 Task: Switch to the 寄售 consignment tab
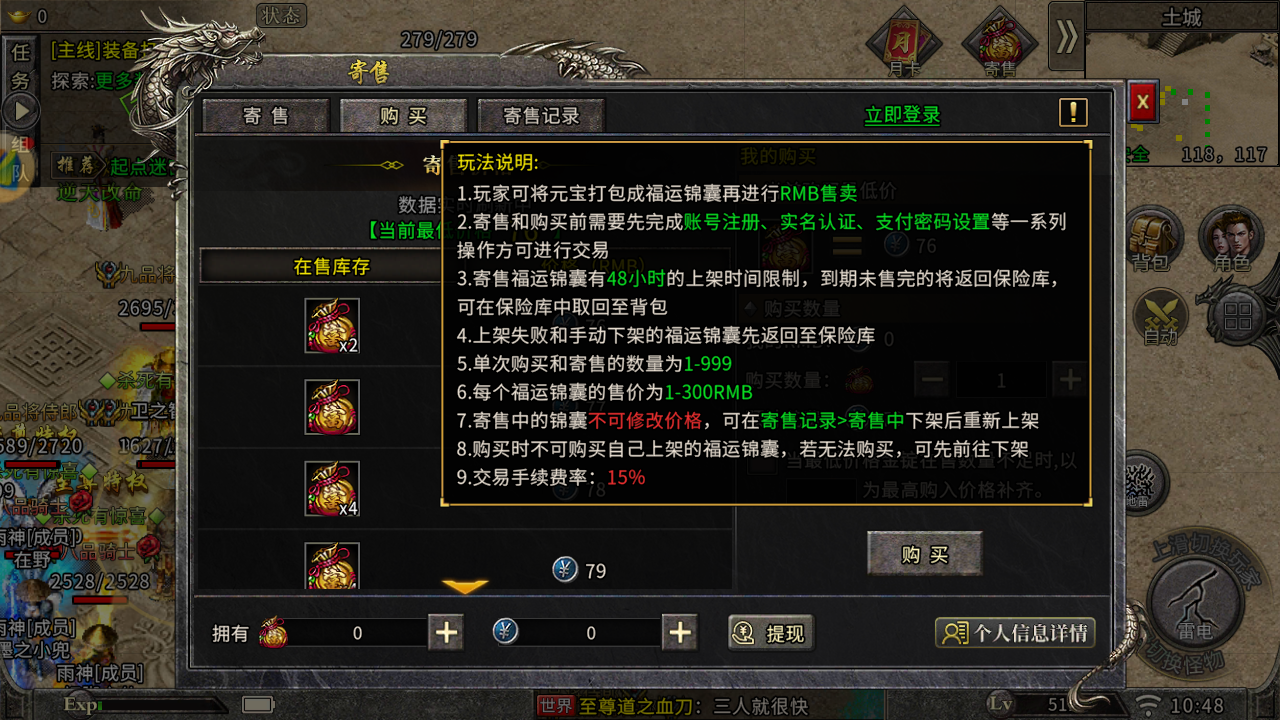coord(263,115)
